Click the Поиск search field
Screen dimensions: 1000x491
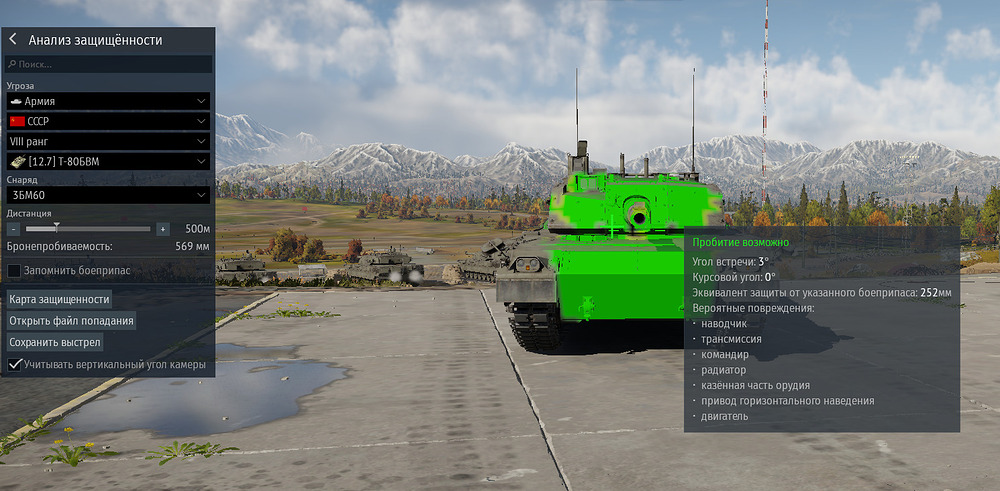coord(108,64)
